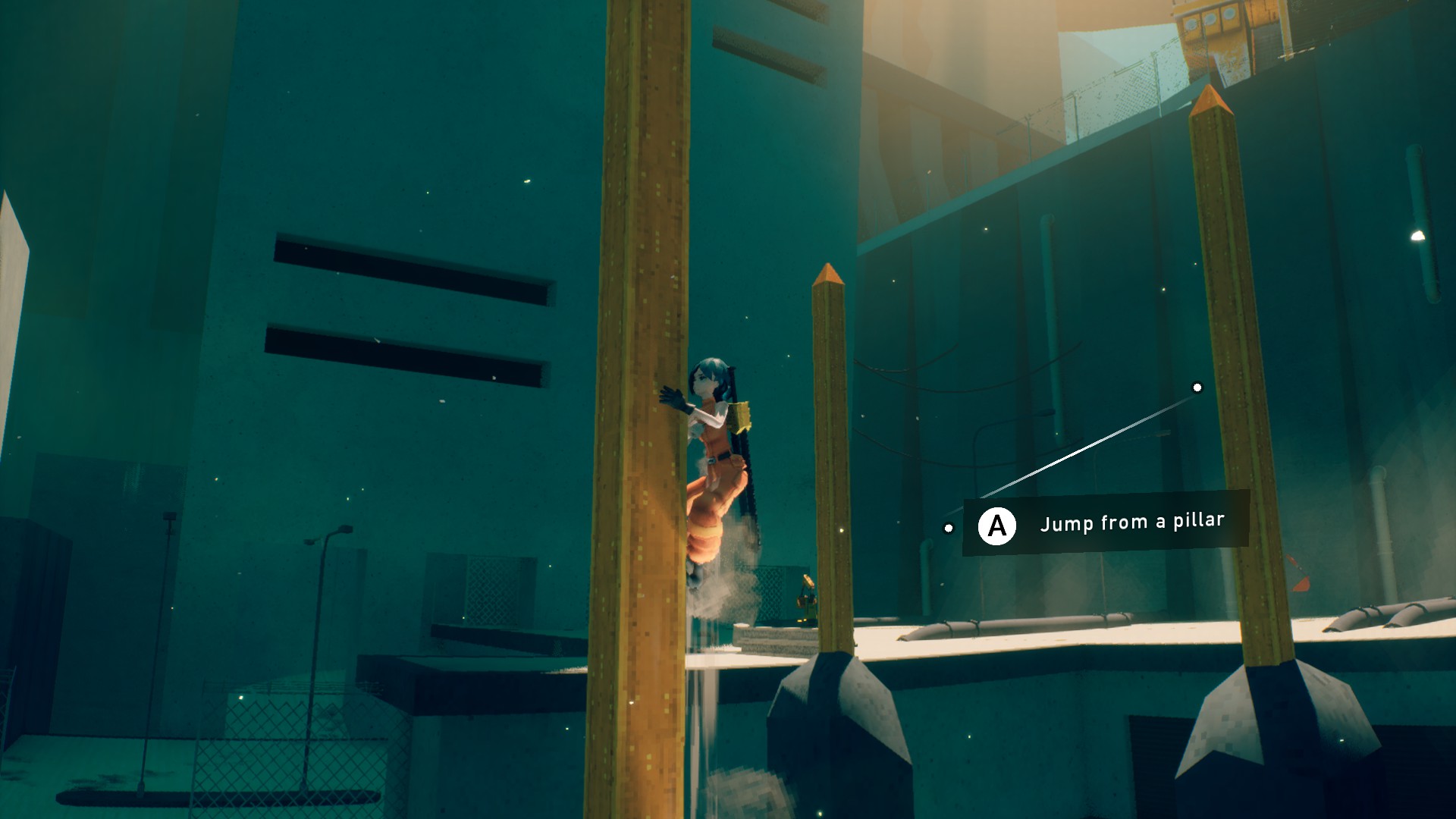Click the orange arrow marker on the right wall

[1301, 582]
